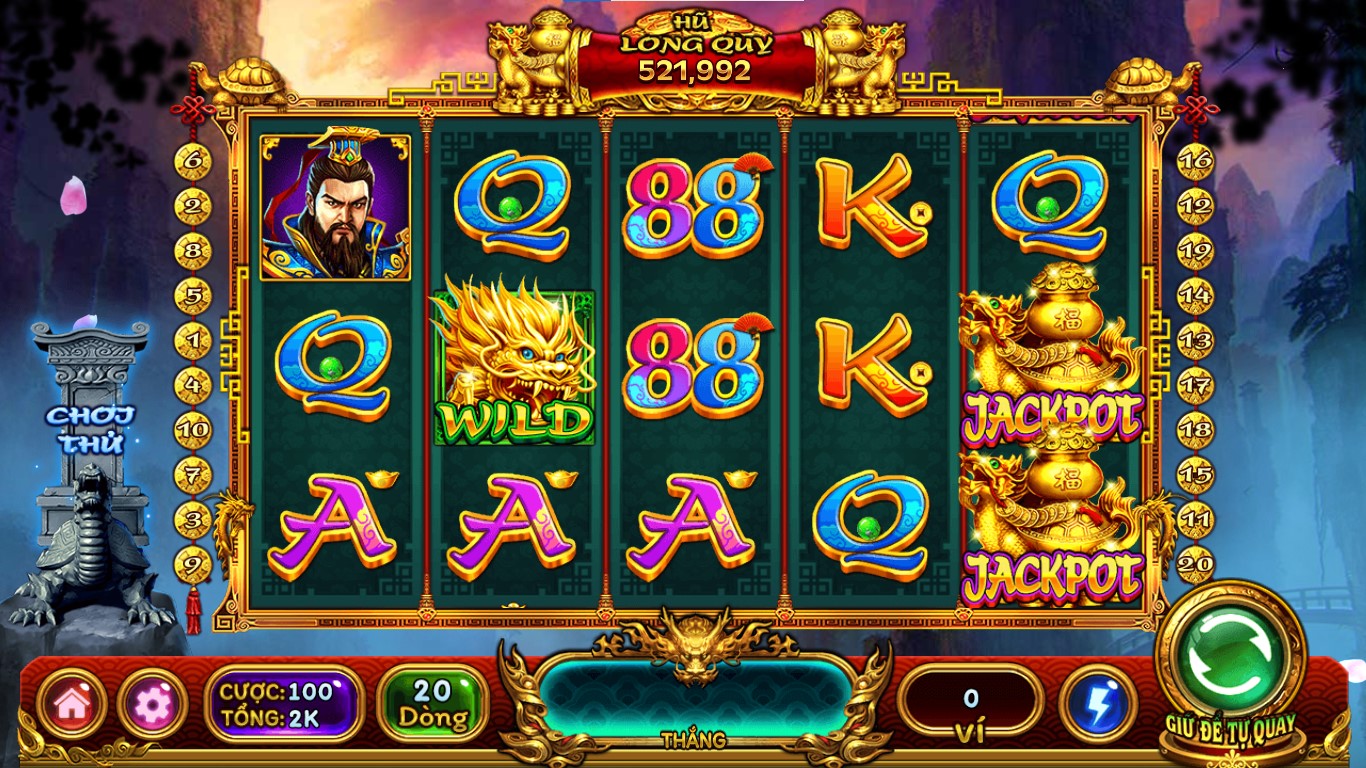Open the gear settings menu

pyautogui.click(x=152, y=704)
